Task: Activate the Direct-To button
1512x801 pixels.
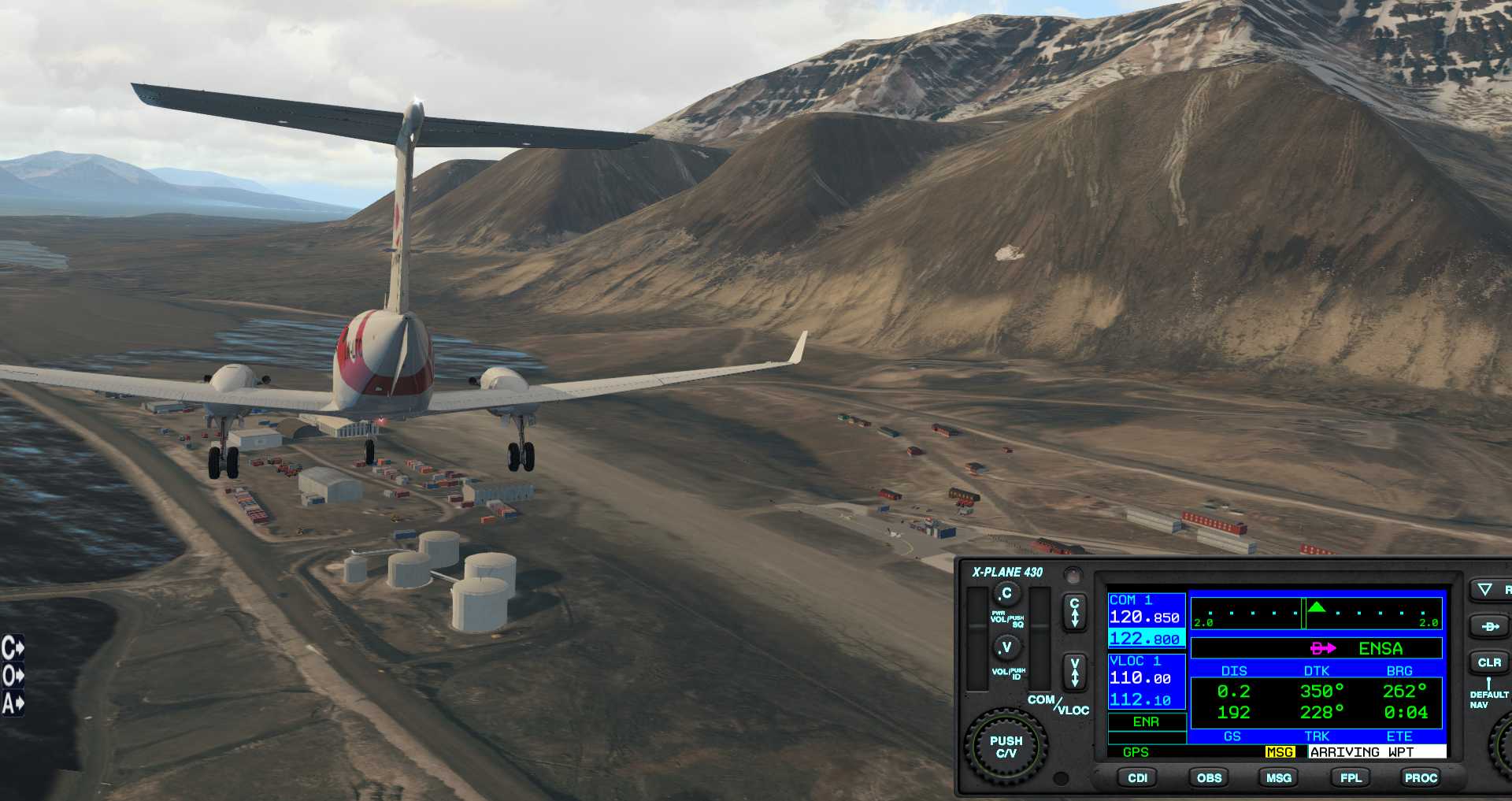Action: [1489, 626]
